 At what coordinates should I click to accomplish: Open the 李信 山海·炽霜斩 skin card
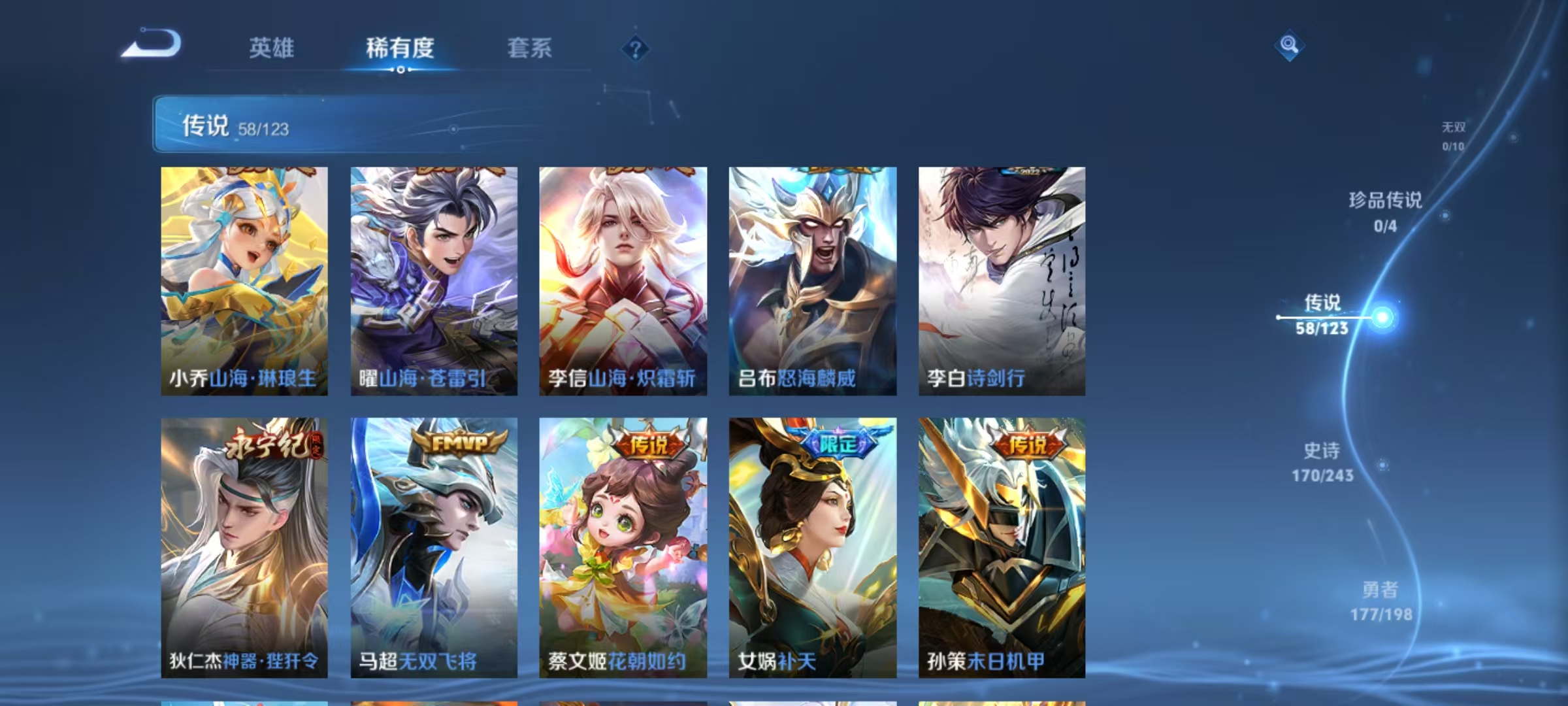[x=623, y=281]
